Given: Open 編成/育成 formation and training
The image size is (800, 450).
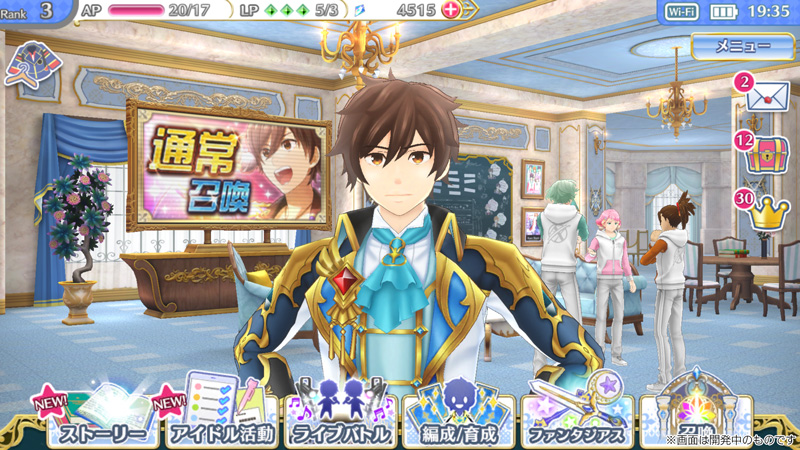Looking at the screenshot, I should [x=458, y=419].
